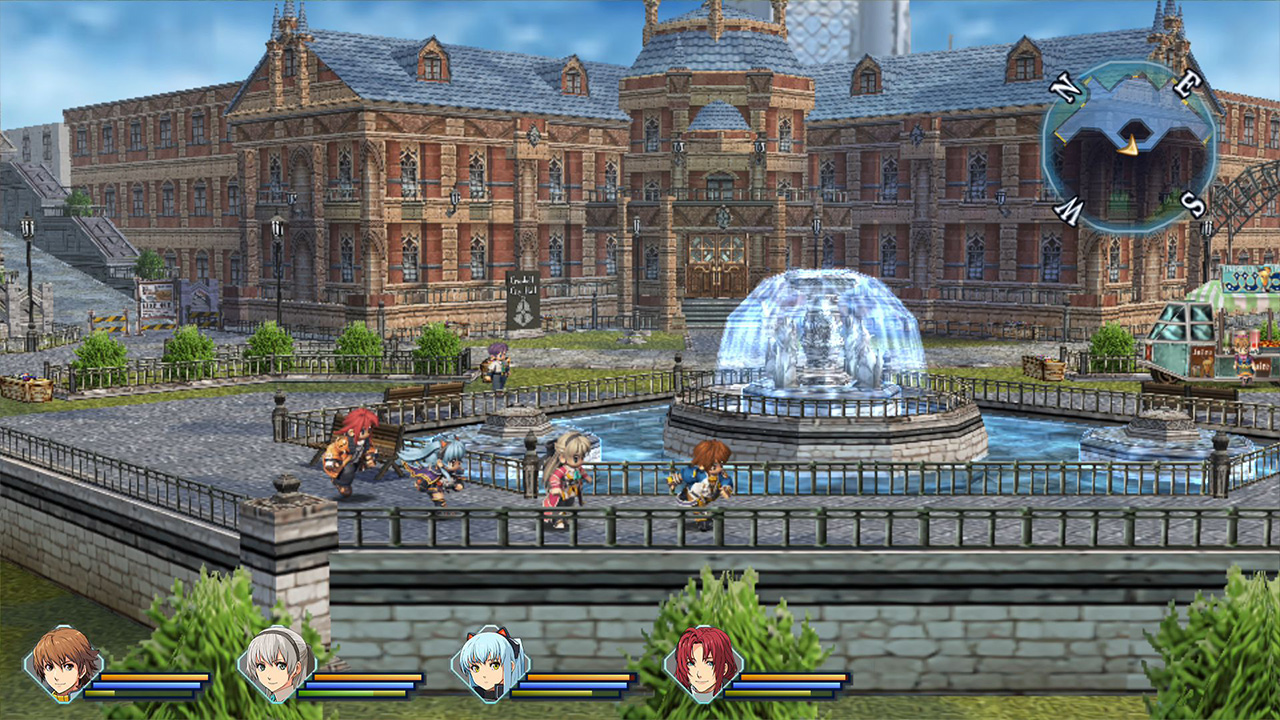Choose the silver-haired girl with headband portrait
This screenshot has width=1280, height=720.
pyautogui.click(x=276, y=663)
